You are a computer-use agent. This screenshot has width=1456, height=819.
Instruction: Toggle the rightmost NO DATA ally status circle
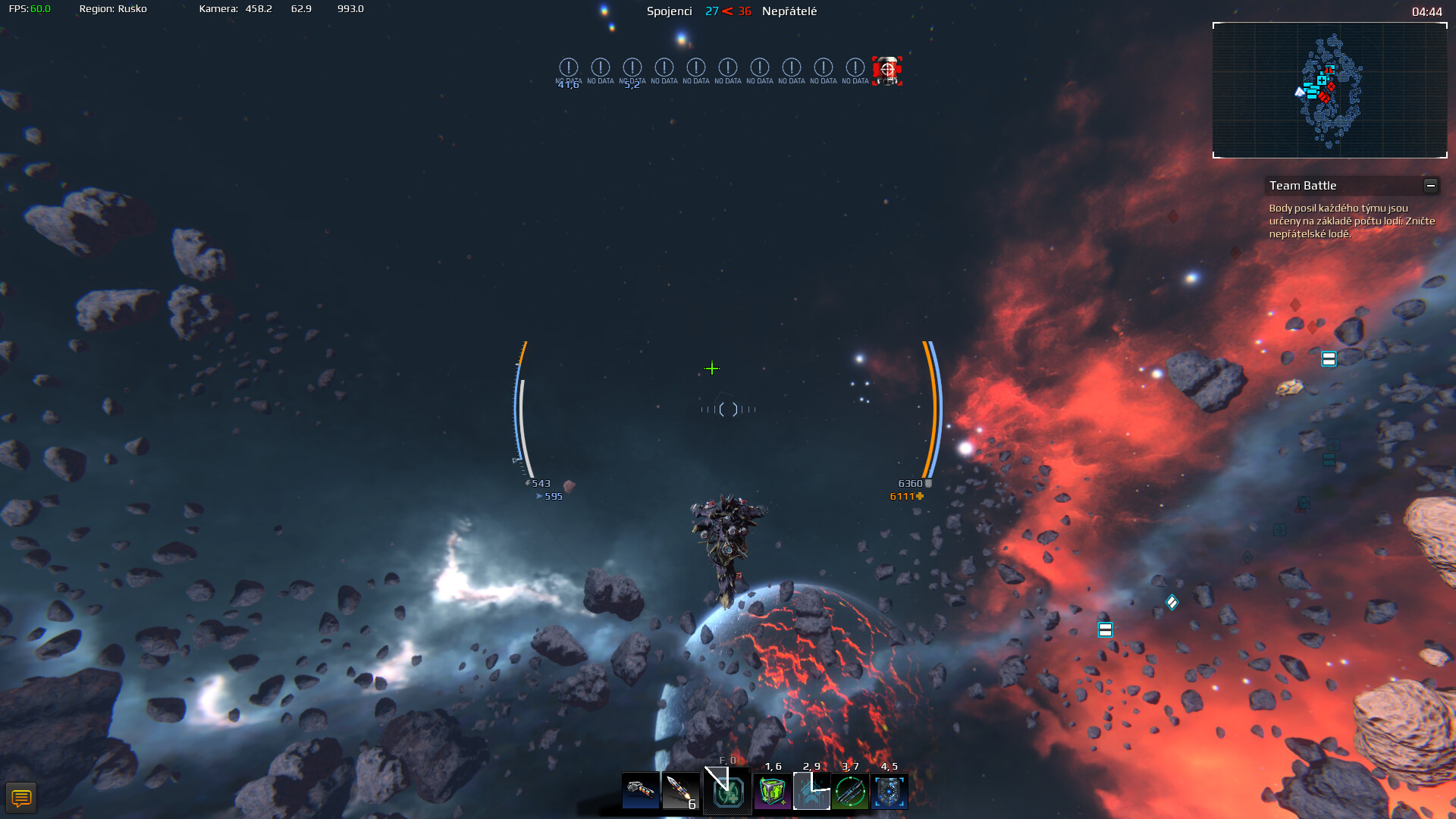tap(854, 68)
